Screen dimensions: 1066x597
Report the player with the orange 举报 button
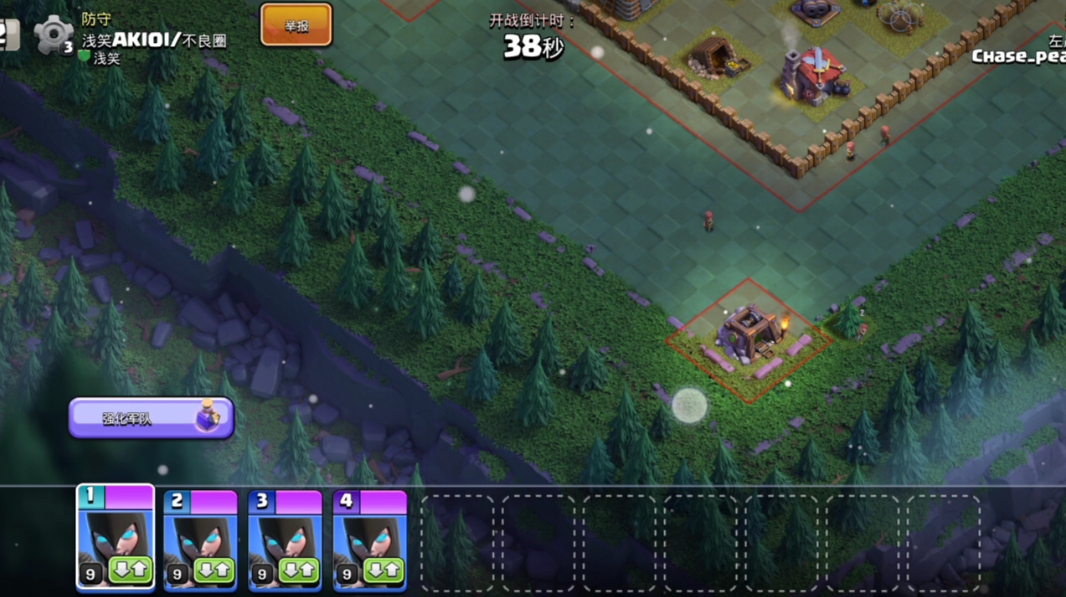[x=296, y=26]
